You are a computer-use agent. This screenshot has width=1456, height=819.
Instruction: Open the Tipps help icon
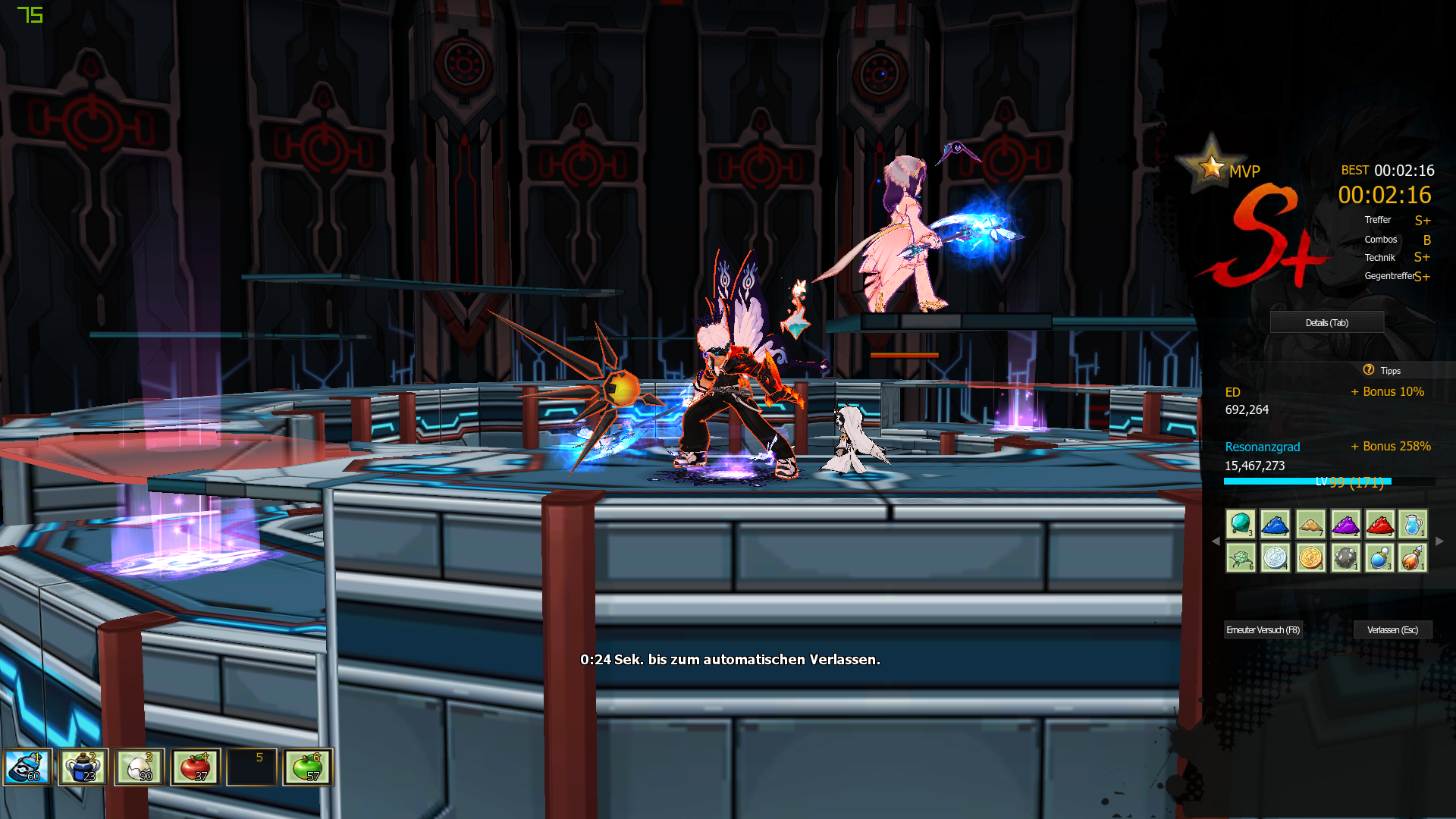tap(1369, 370)
